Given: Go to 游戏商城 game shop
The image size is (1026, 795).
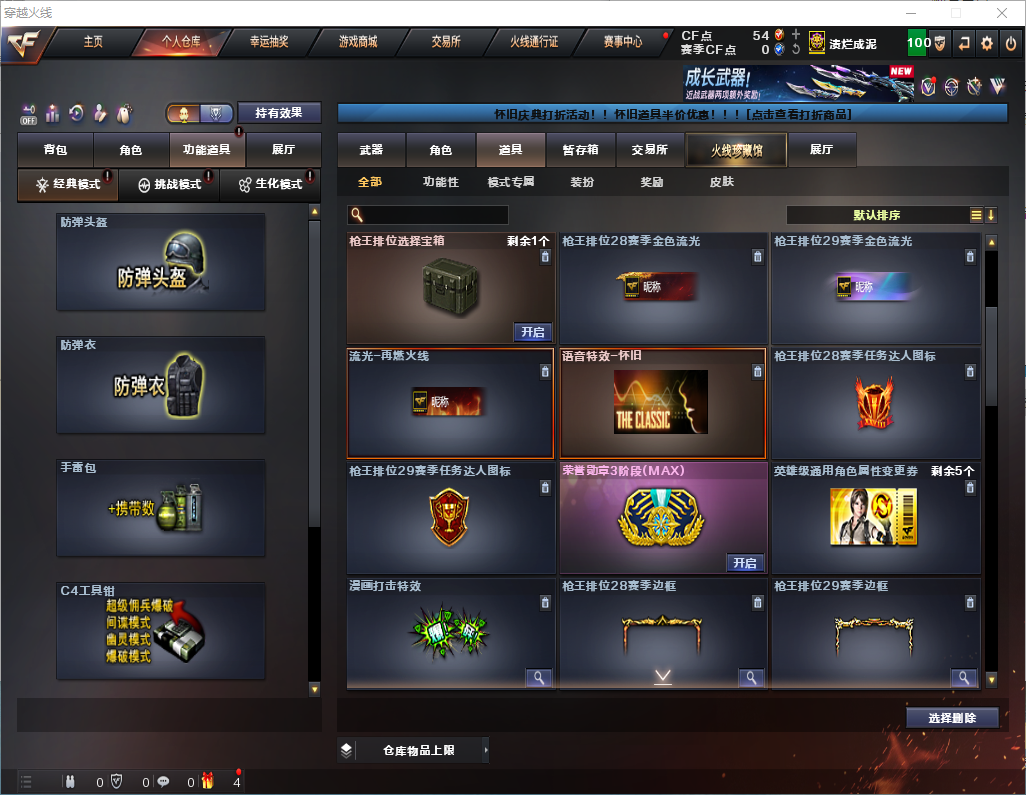Looking at the screenshot, I should click(x=358, y=42).
